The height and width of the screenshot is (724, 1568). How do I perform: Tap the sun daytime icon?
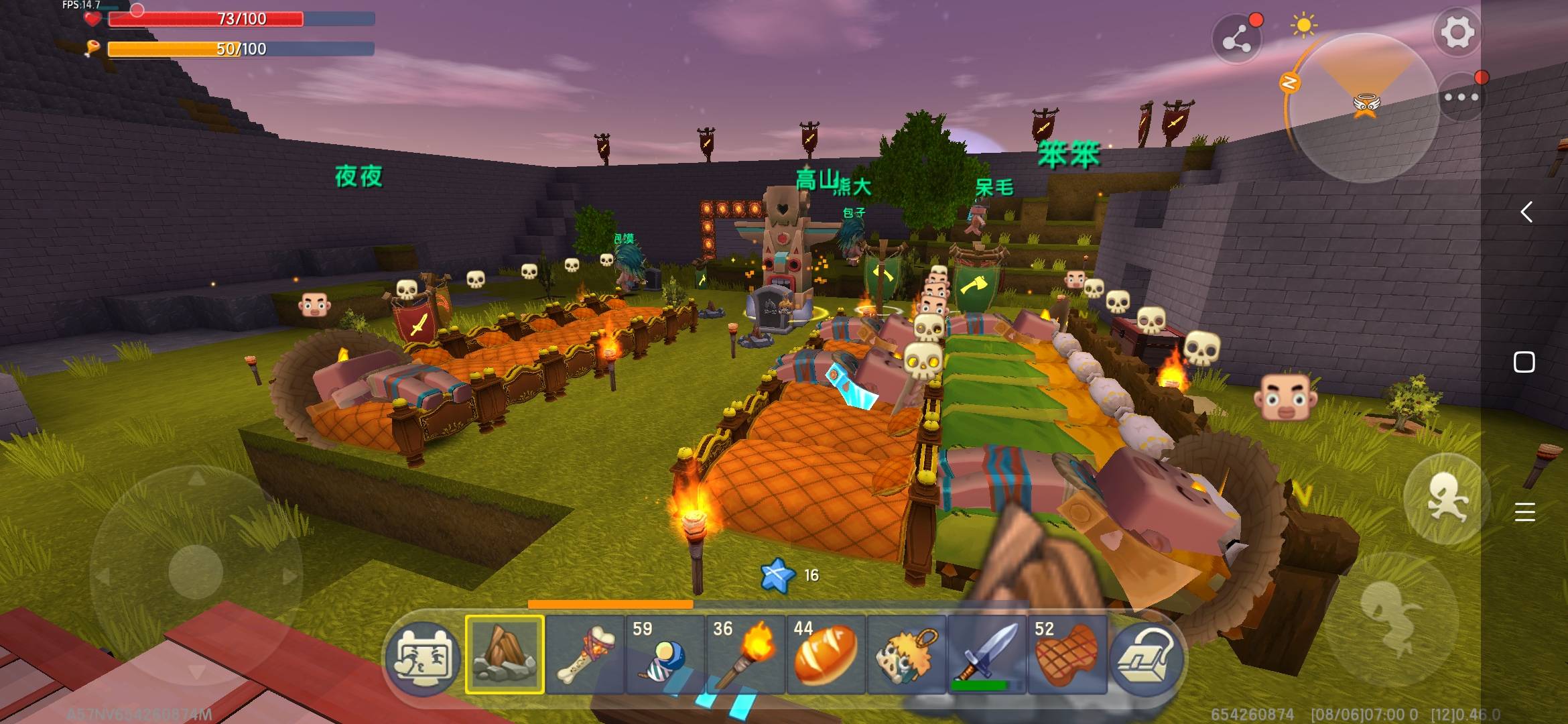[x=1303, y=26]
